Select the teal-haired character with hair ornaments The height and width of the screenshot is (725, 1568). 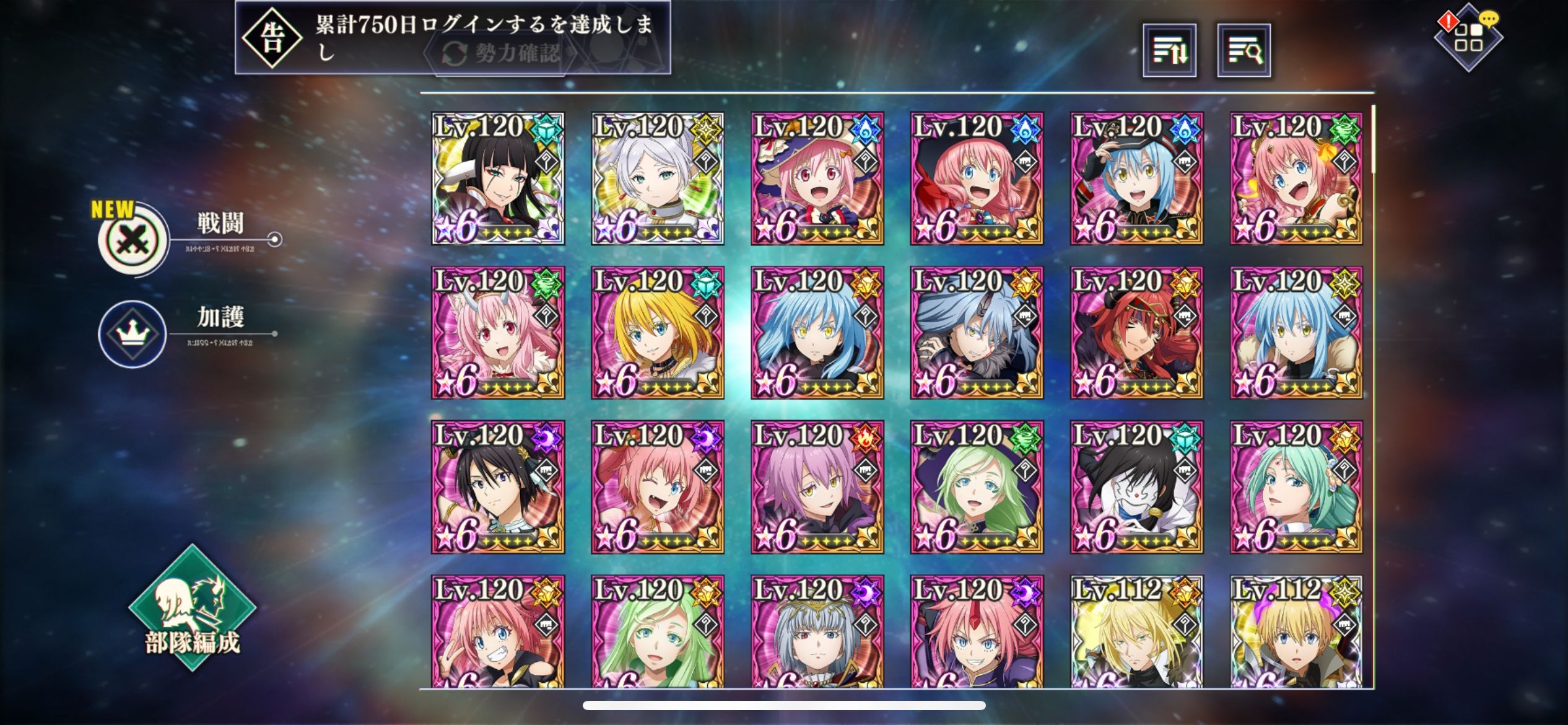(x=1296, y=487)
